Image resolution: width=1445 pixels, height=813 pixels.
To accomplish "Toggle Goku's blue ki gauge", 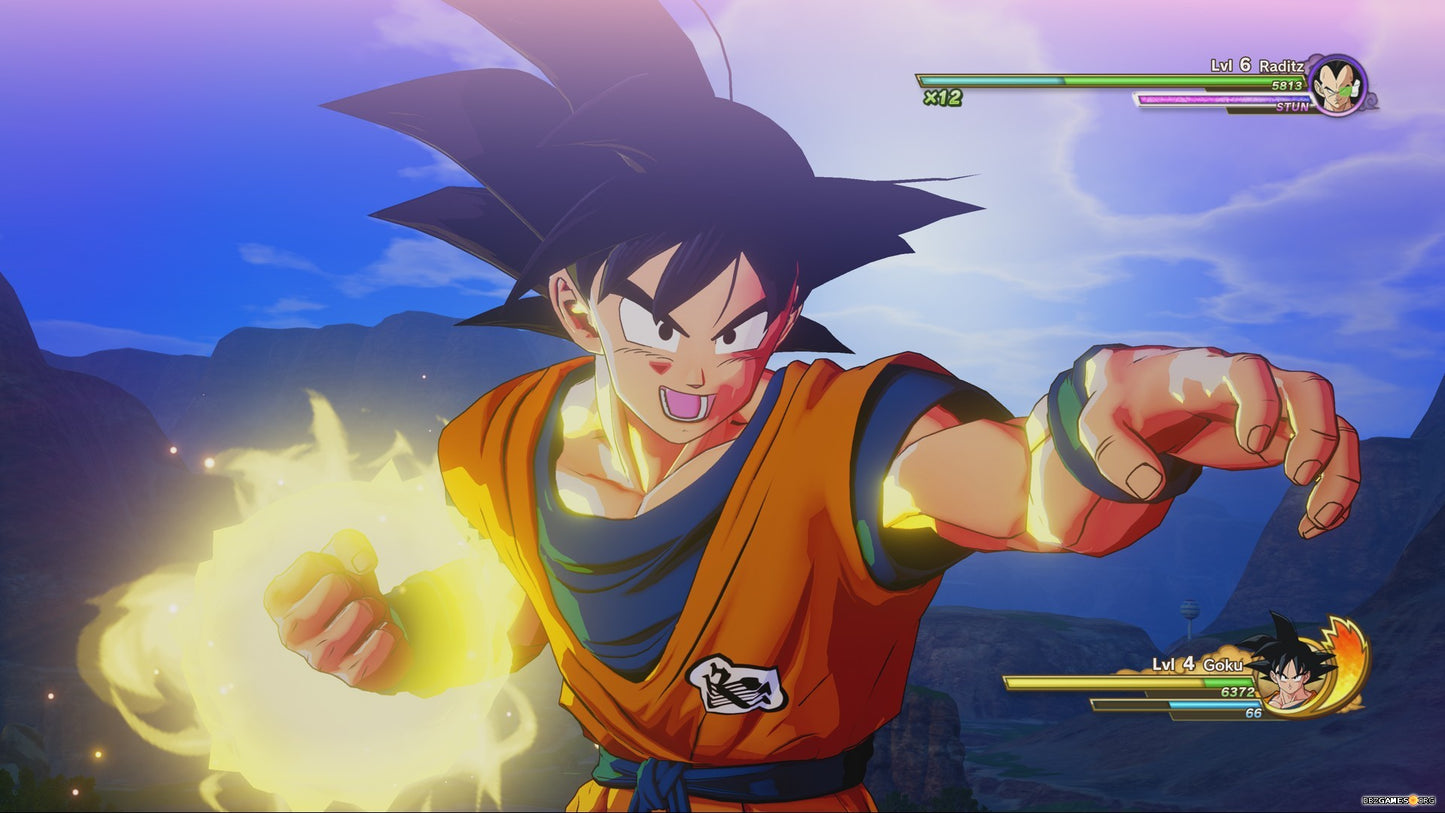I will [1213, 704].
